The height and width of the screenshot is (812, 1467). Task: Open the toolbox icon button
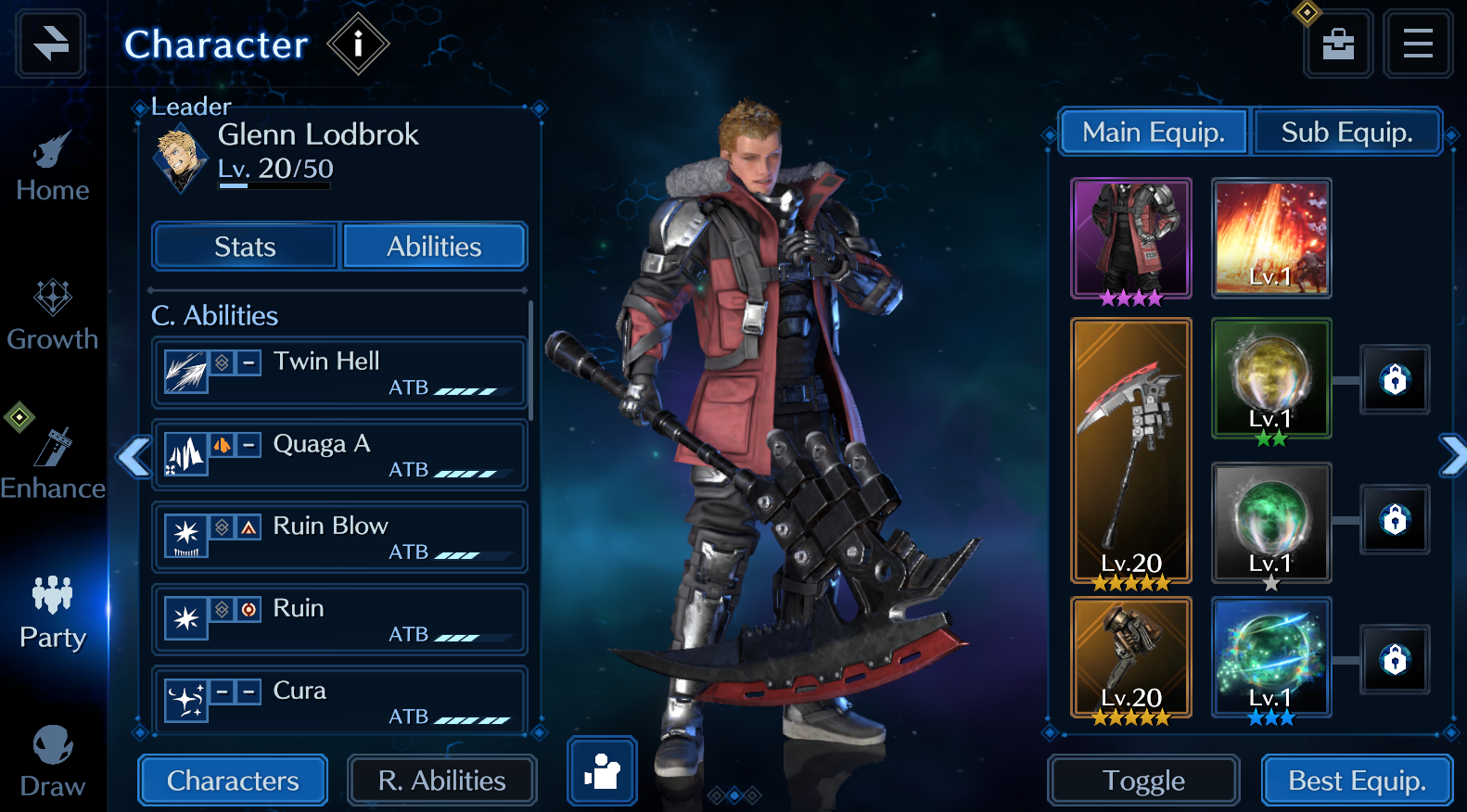(1338, 44)
